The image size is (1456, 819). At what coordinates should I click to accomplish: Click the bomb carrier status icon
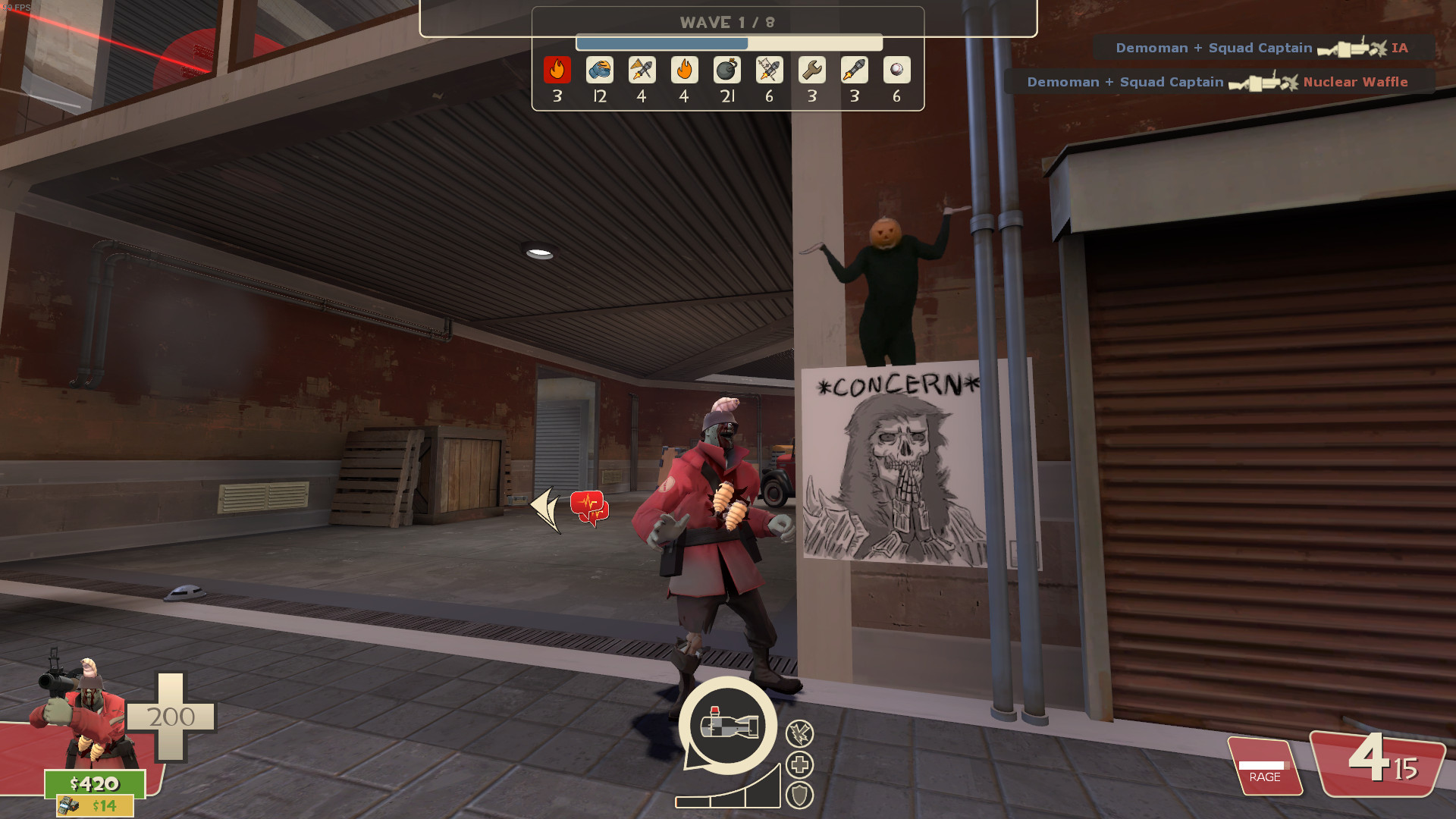point(728,725)
